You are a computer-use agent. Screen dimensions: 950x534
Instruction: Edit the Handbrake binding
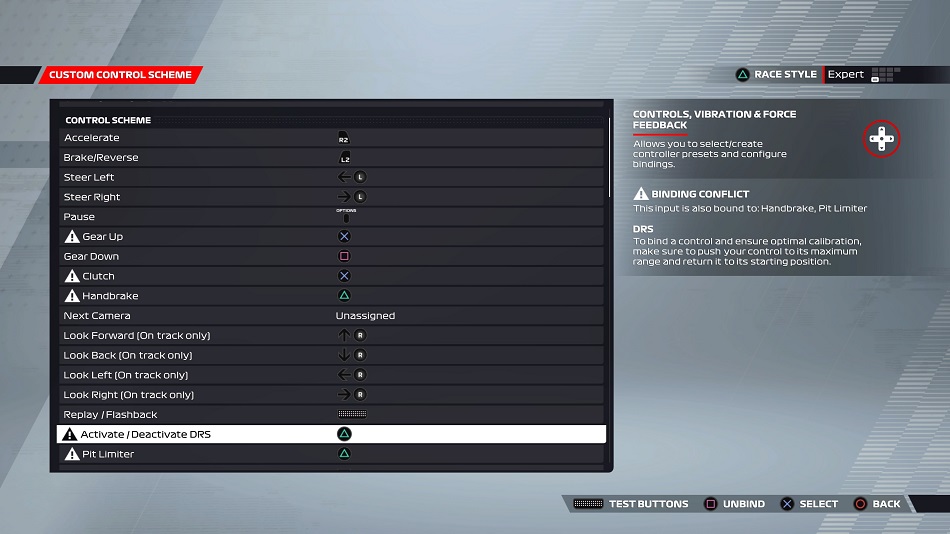[330, 296]
